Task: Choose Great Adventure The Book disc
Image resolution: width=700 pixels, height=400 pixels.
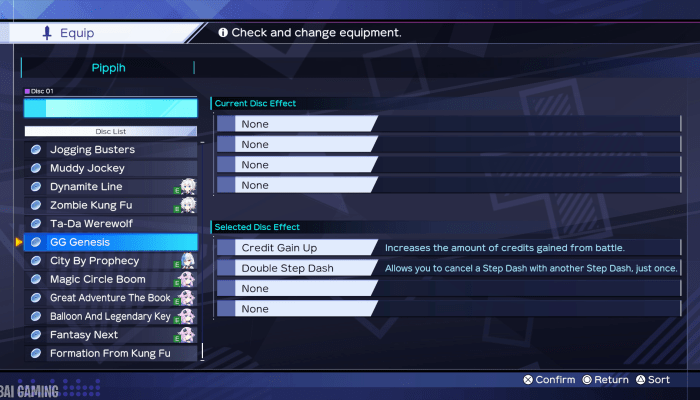Action: [x=110, y=298]
